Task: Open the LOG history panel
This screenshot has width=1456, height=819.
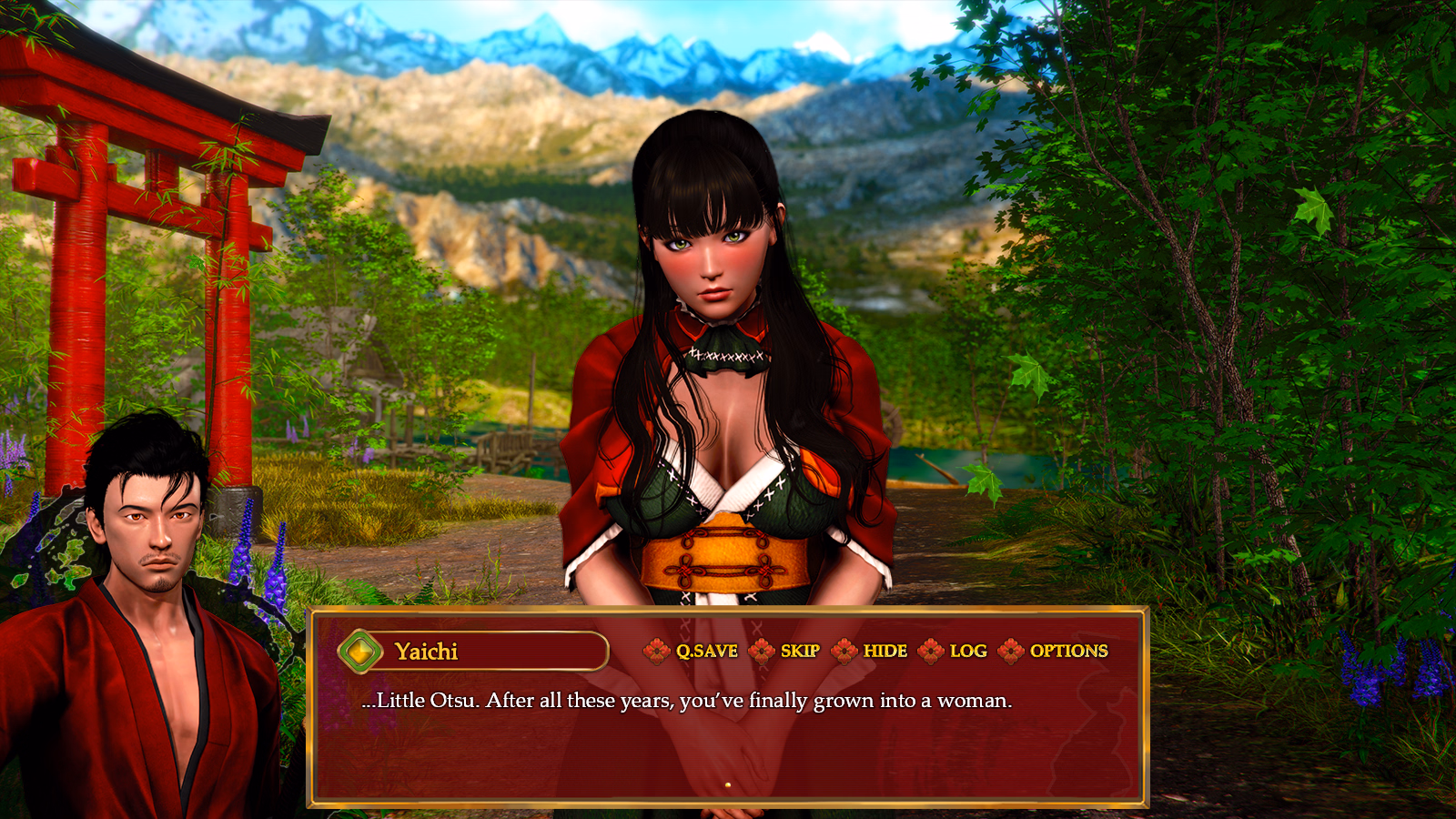Action: 966,652
